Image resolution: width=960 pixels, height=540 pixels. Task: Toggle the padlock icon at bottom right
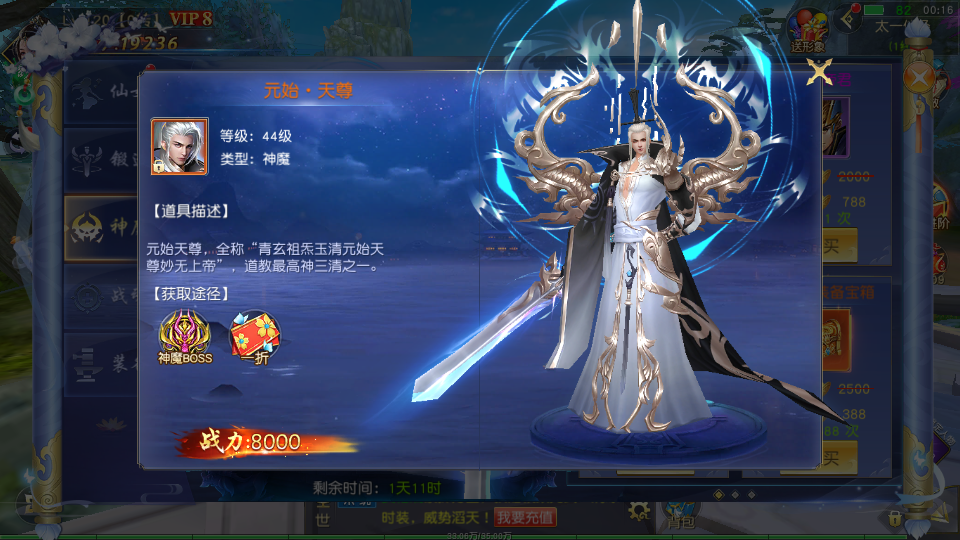[896, 517]
